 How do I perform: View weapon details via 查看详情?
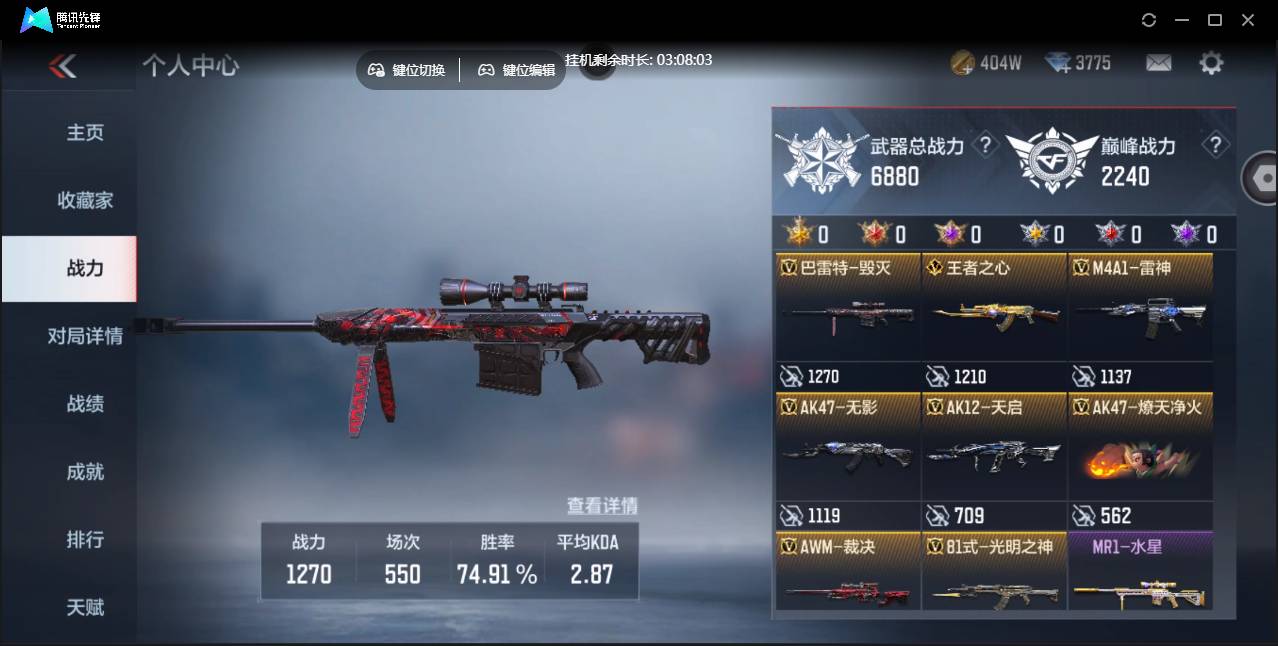click(x=602, y=506)
